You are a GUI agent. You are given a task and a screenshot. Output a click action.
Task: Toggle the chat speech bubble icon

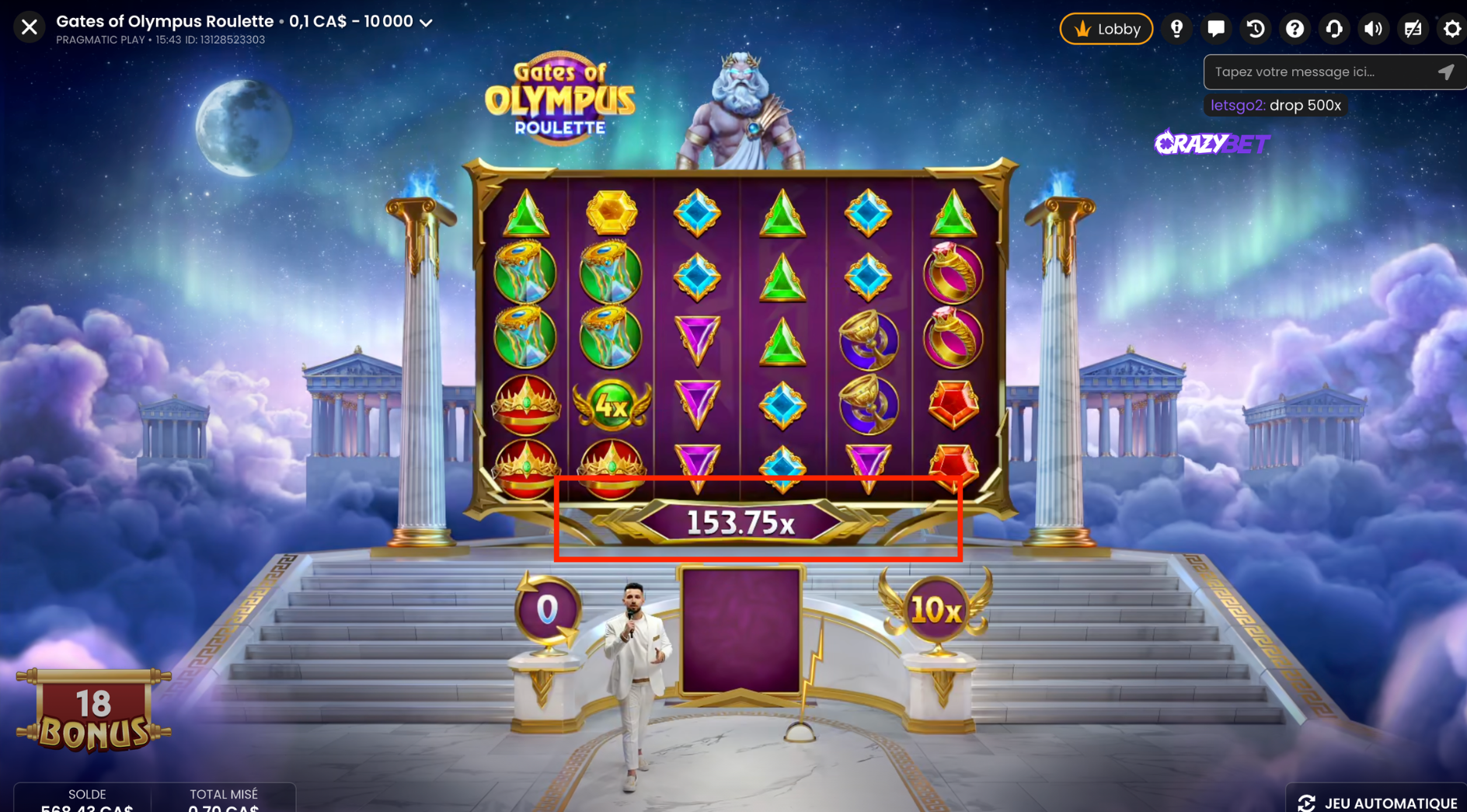coord(1216,29)
